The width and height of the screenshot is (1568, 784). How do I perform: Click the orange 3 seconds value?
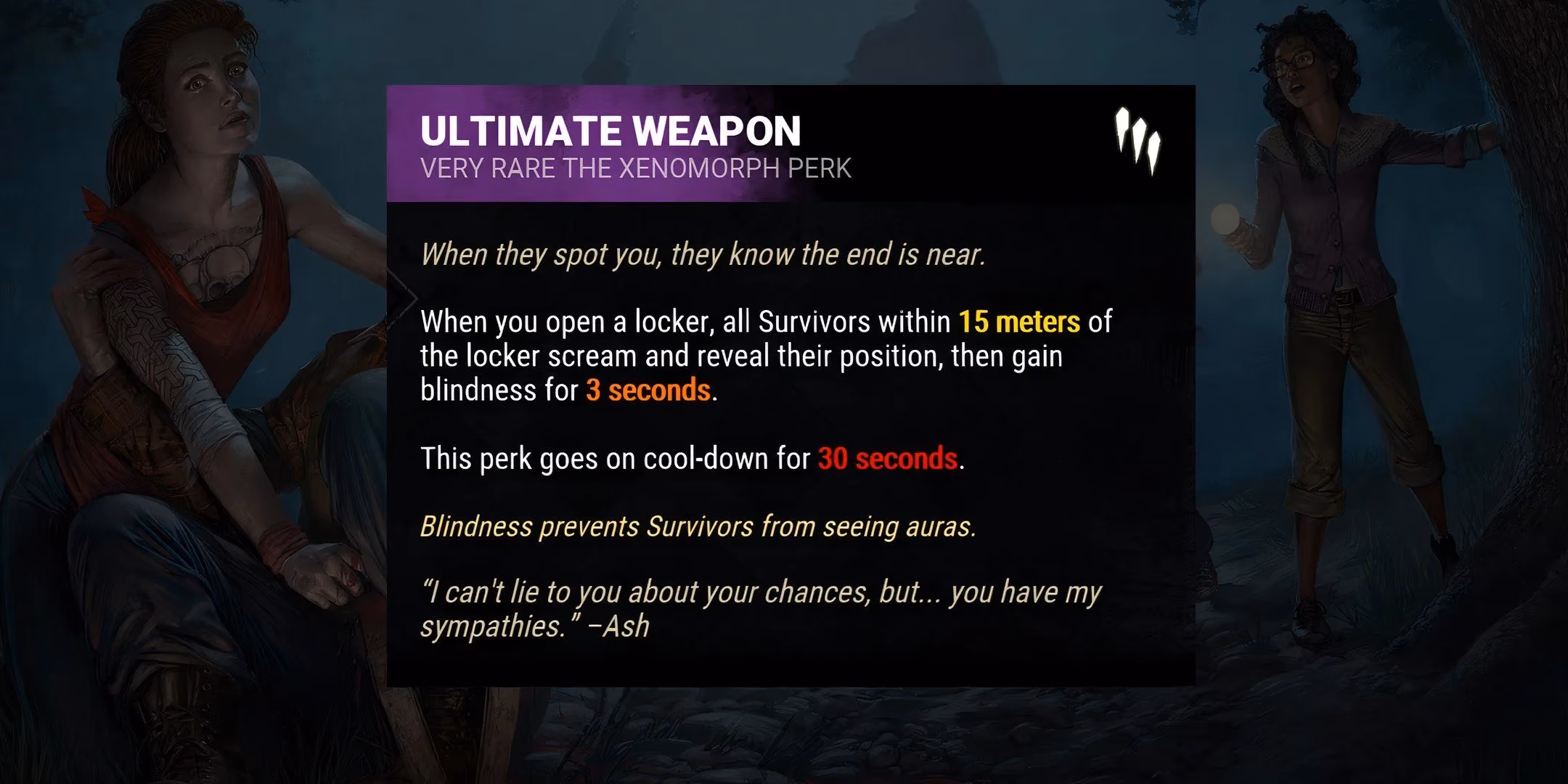pyautogui.click(x=648, y=392)
